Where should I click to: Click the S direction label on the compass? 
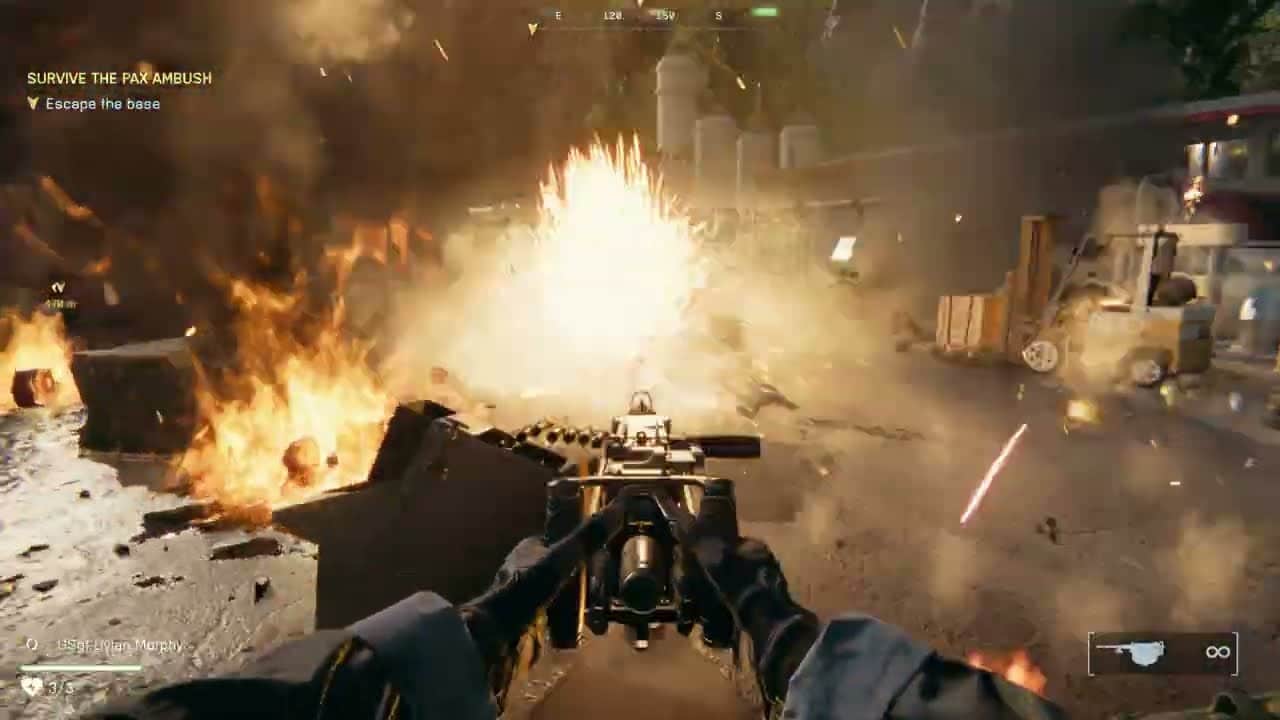click(718, 16)
